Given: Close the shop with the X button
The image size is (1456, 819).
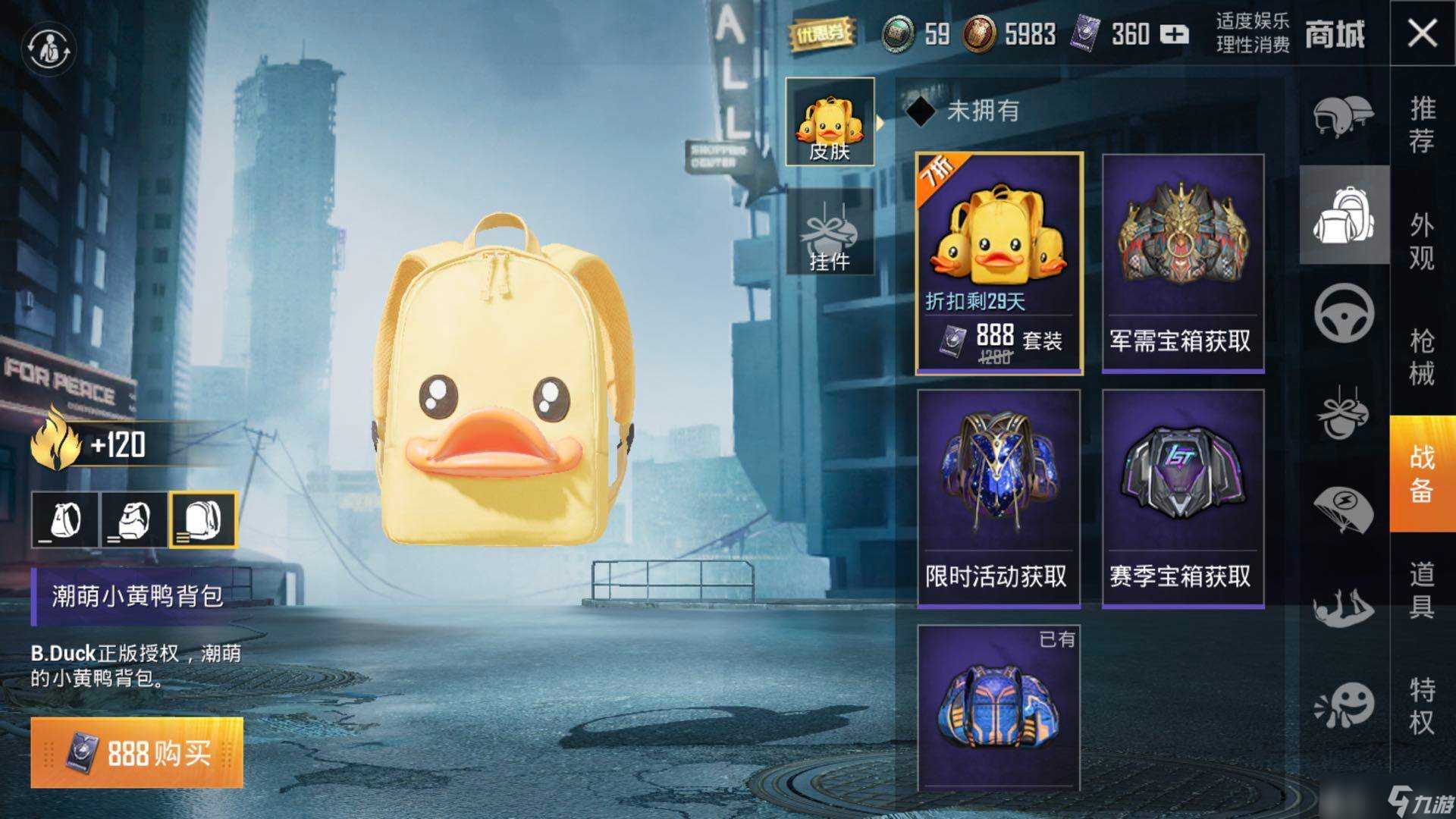Looking at the screenshot, I should (1422, 34).
